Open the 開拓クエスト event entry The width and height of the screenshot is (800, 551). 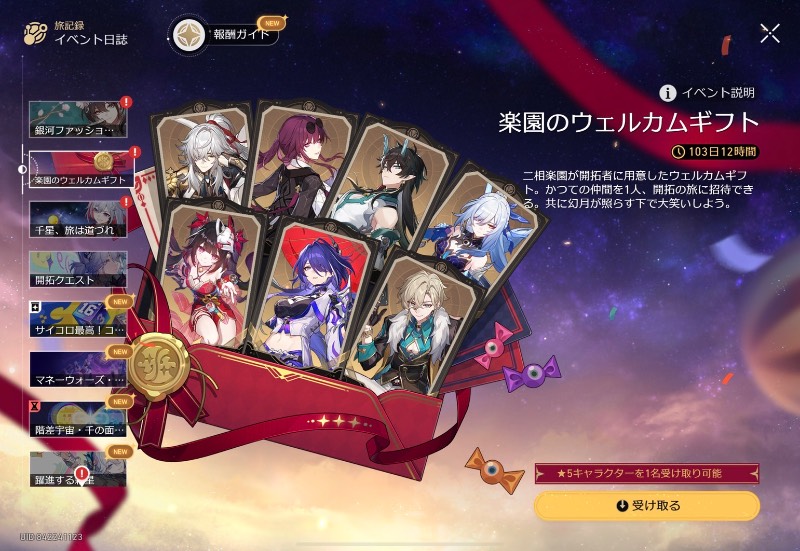point(79,268)
